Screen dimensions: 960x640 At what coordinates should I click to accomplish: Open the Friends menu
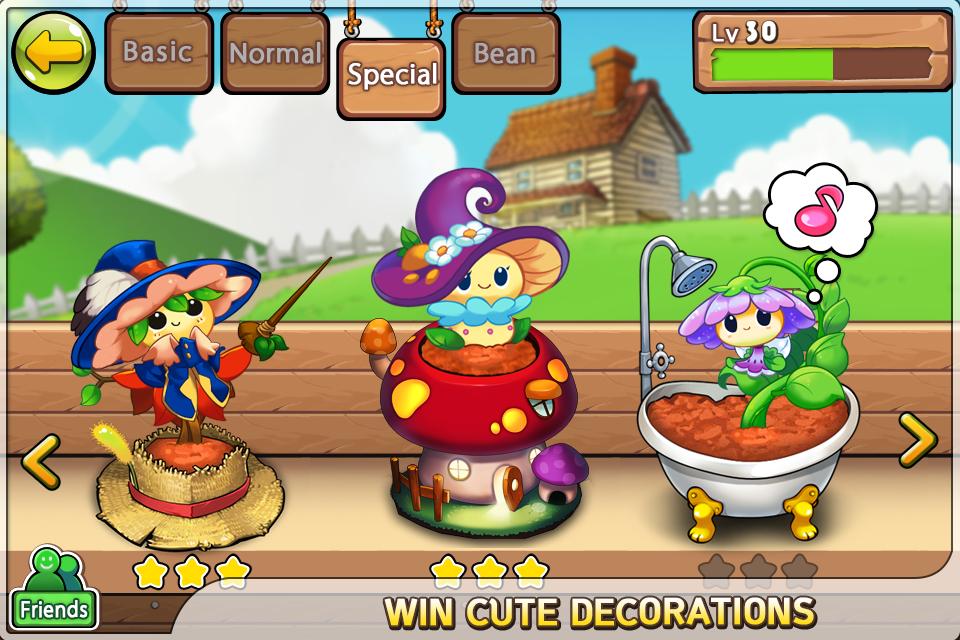(x=53, y=589)
